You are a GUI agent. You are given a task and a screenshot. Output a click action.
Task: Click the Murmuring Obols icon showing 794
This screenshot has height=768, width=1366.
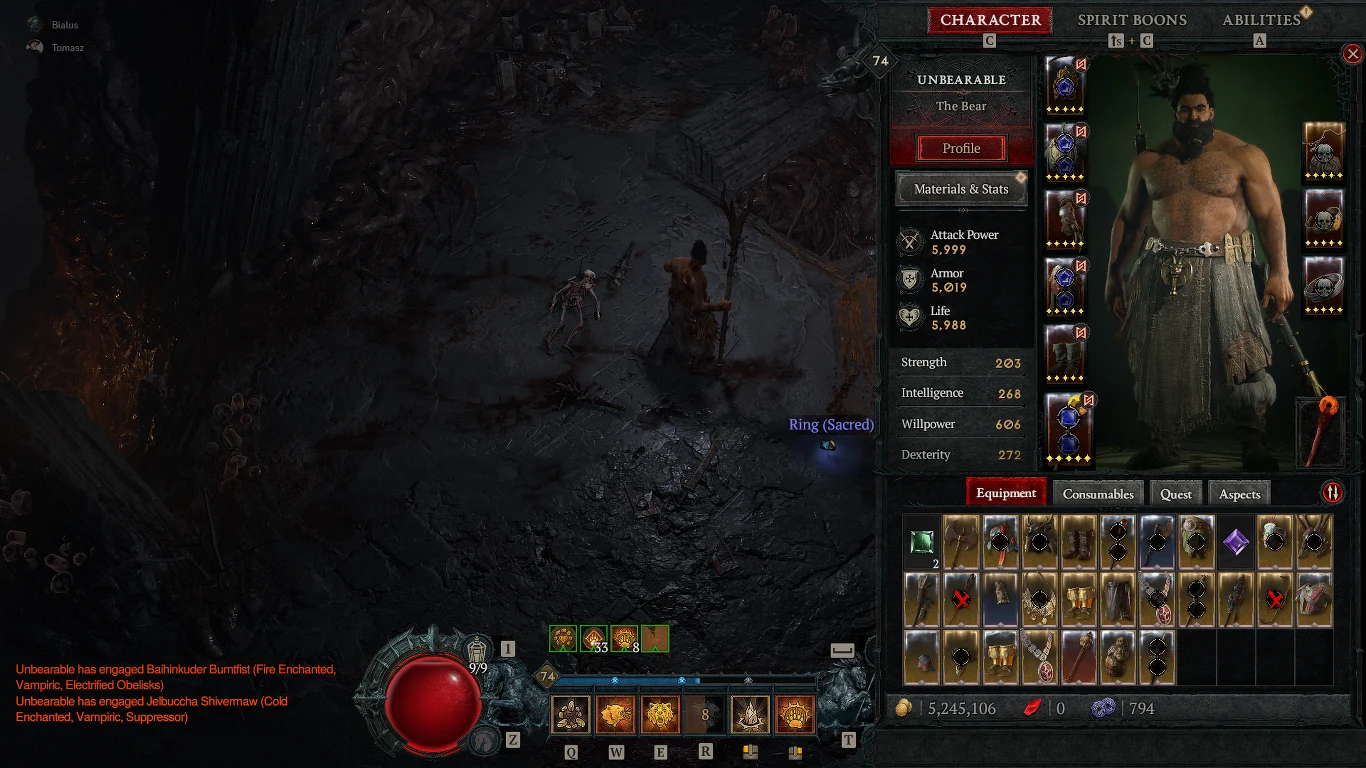pos(1104,708)
